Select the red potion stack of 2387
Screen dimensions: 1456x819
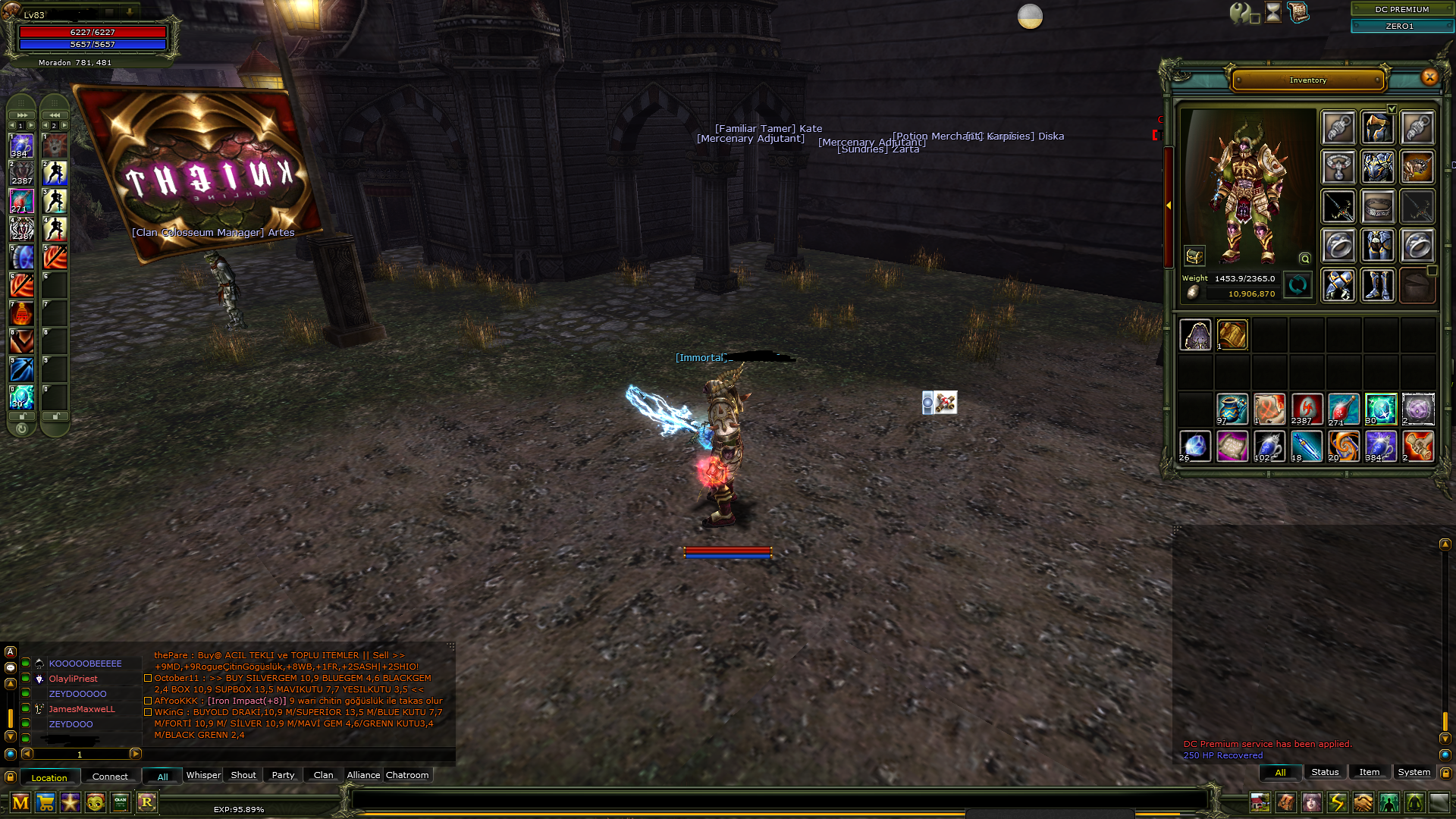tap(1306, 409)
